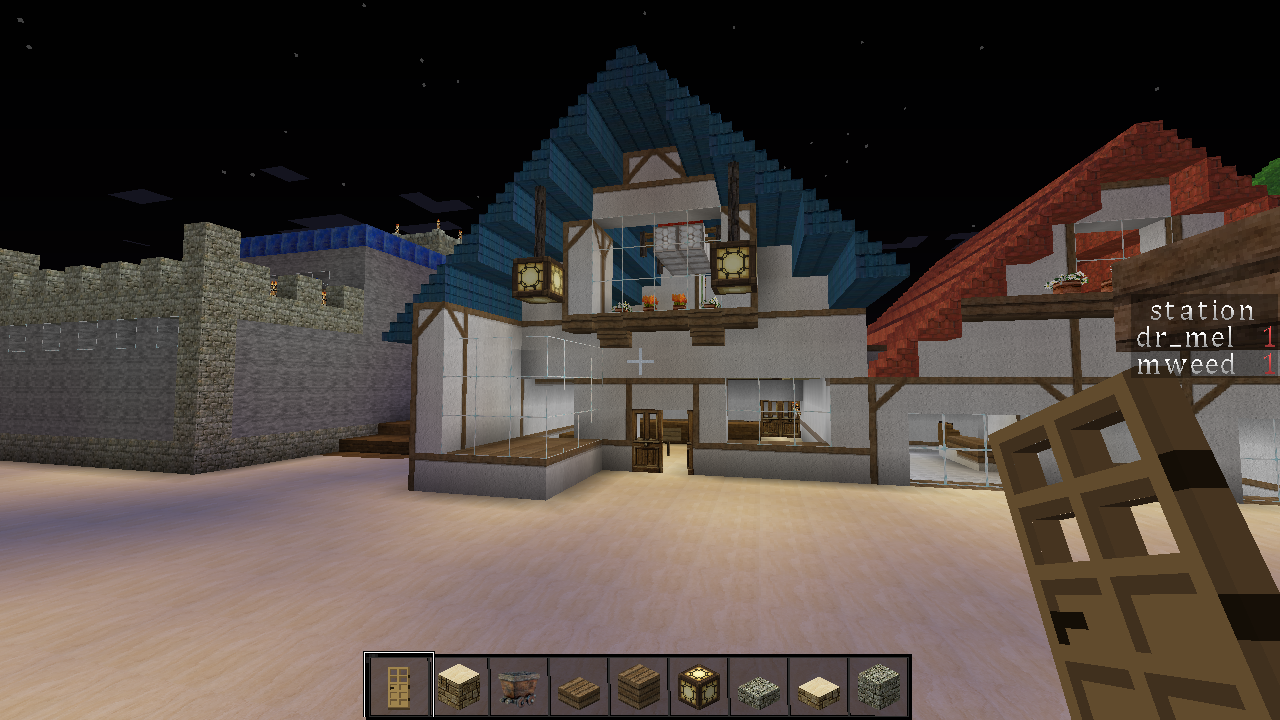Choose the full sandstone brick block slot
This screenshot has width=1280, height=720.
(x=459, y=686)
